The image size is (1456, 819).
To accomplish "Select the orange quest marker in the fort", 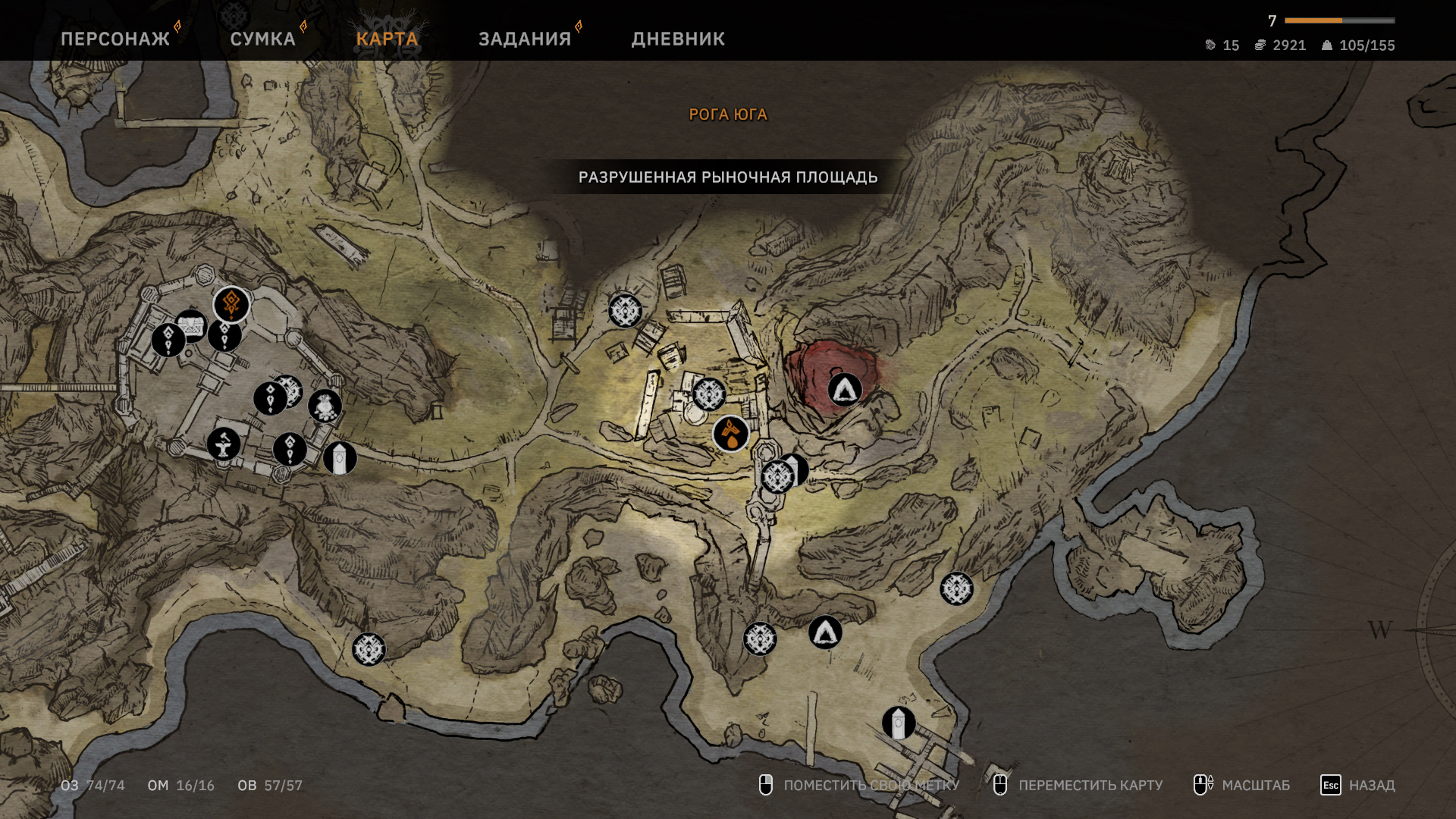I will [x=231, y=305].
